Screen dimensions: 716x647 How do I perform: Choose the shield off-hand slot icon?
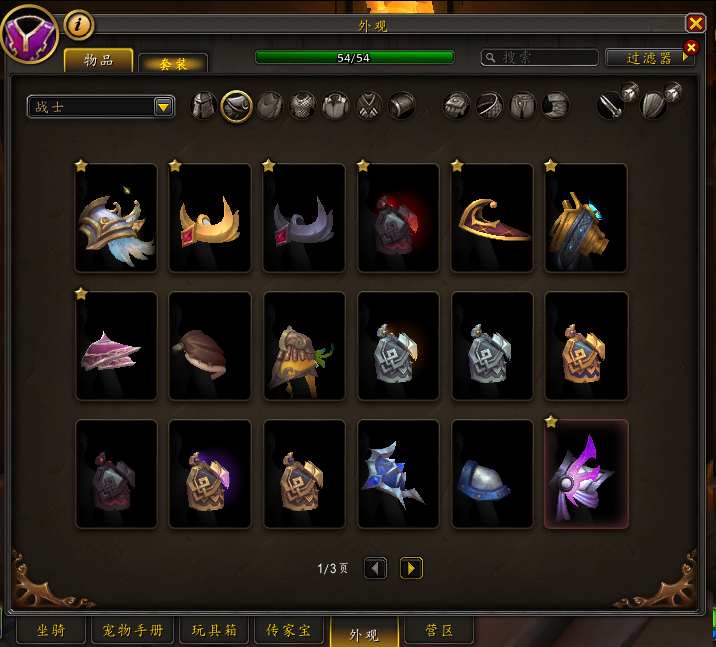[x=655, y=105]
